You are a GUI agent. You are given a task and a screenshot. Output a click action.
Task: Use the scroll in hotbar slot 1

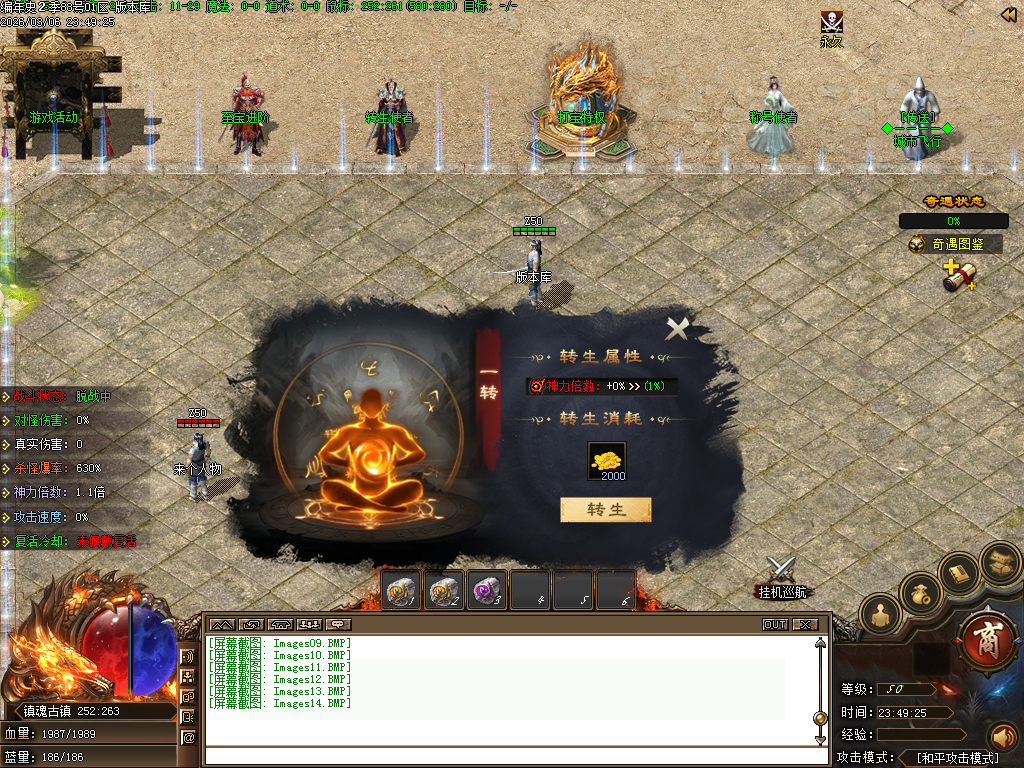(x=403, y=592)
